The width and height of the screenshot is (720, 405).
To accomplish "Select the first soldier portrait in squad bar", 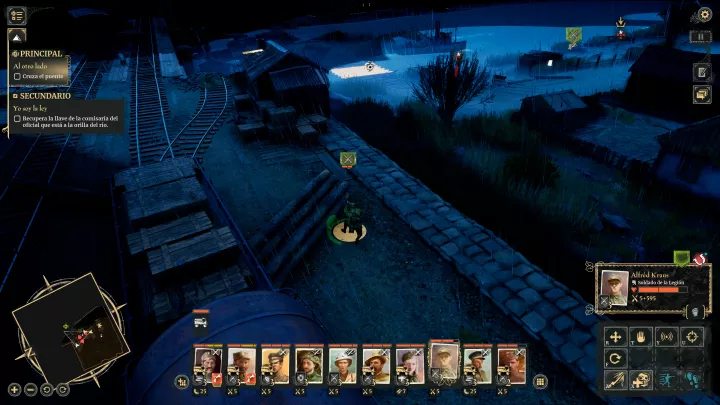I will pos(207,363).
